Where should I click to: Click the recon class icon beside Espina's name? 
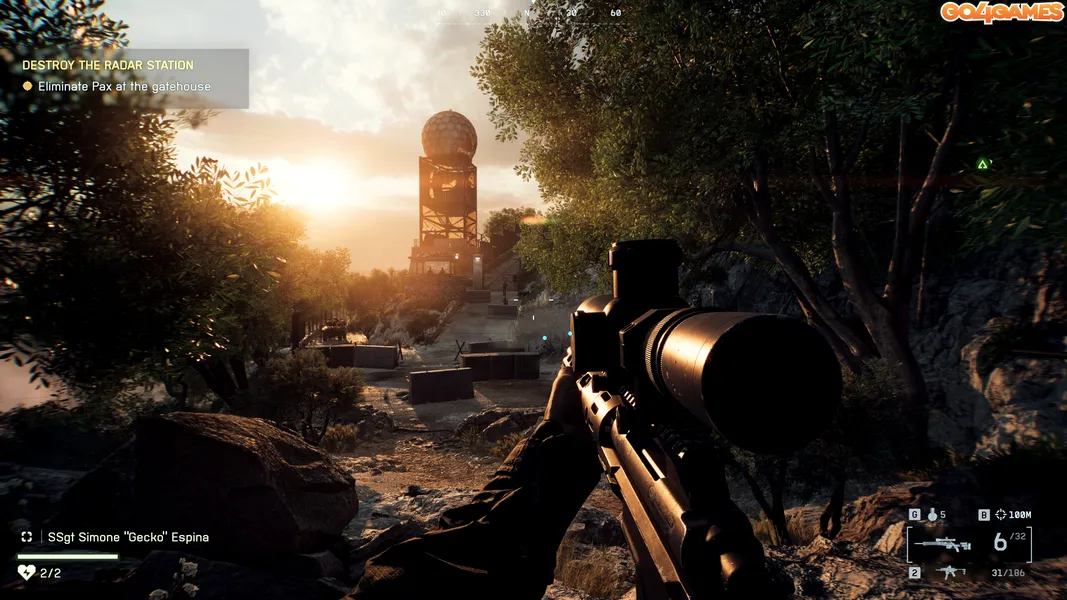point(27,537)
